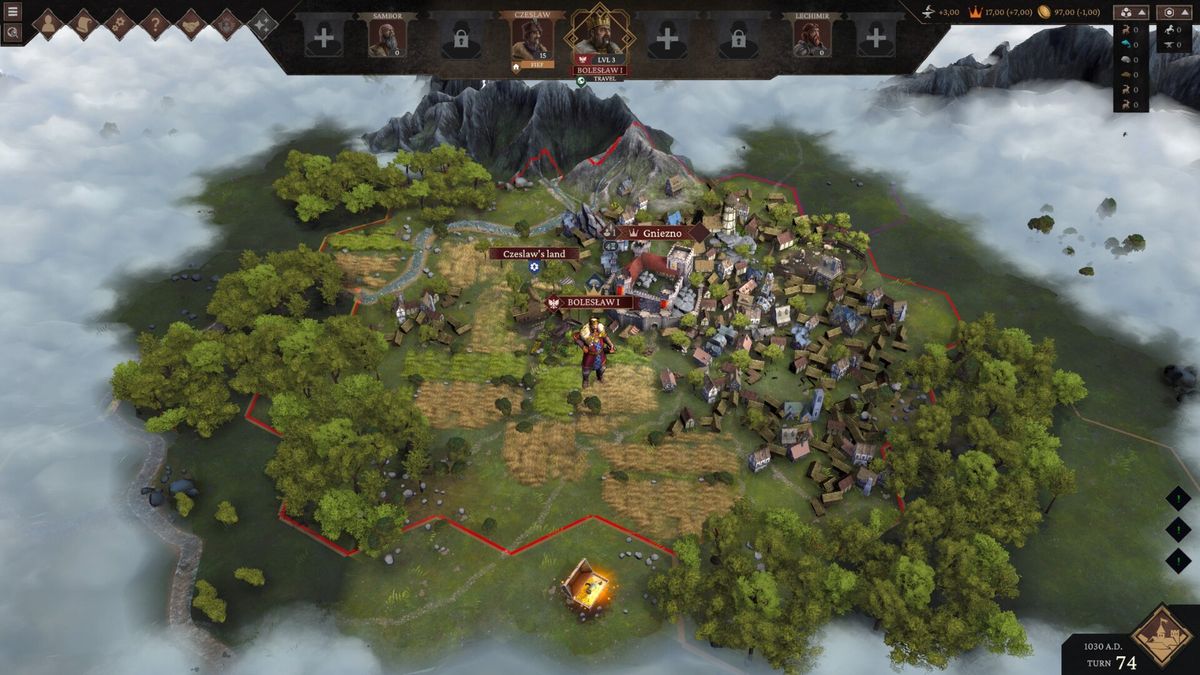Viewport: 1200px width, 675px height.
Task: Select Lechimir's portrait in the top bar
Action: pos(812,38)
